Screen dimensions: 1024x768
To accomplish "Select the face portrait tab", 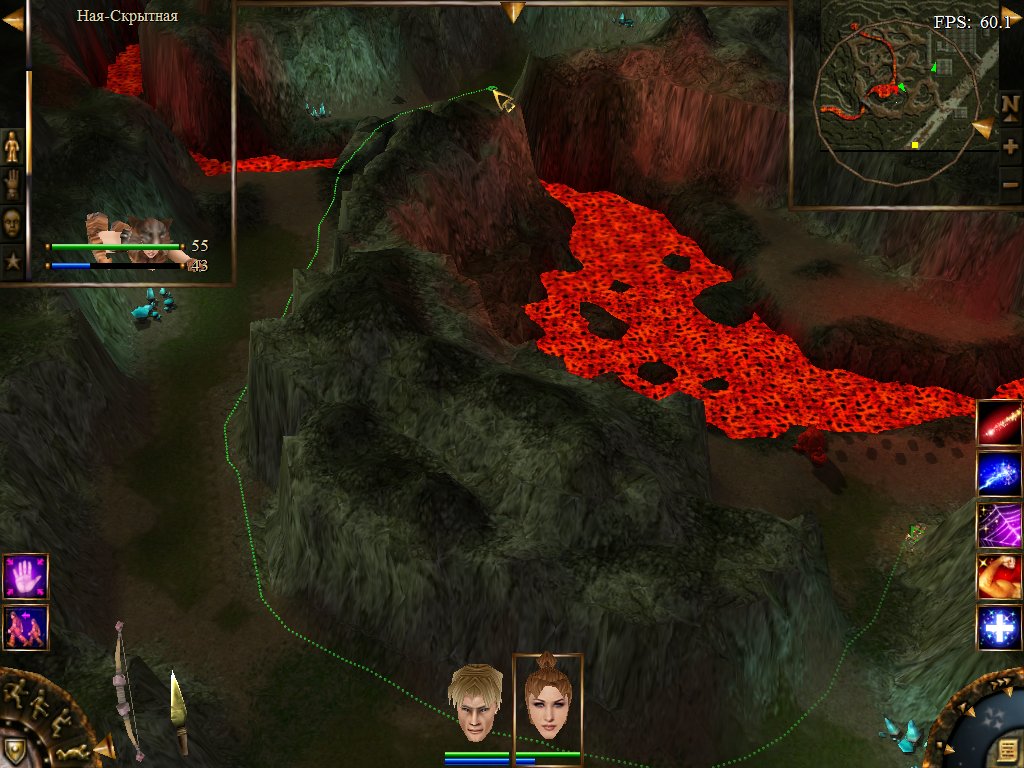I will [12, 222].
